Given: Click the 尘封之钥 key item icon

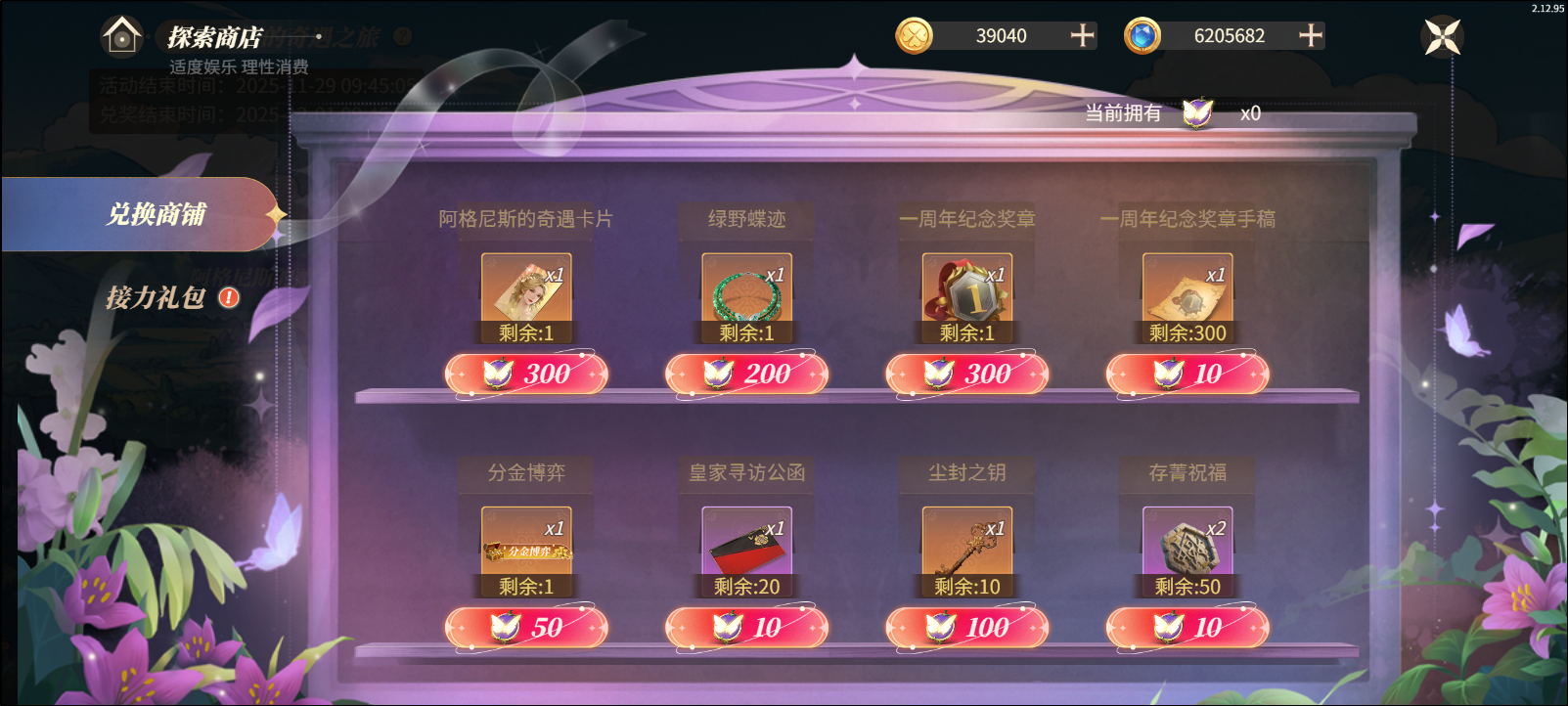Looking at the screenshot, I should (966, 541).
